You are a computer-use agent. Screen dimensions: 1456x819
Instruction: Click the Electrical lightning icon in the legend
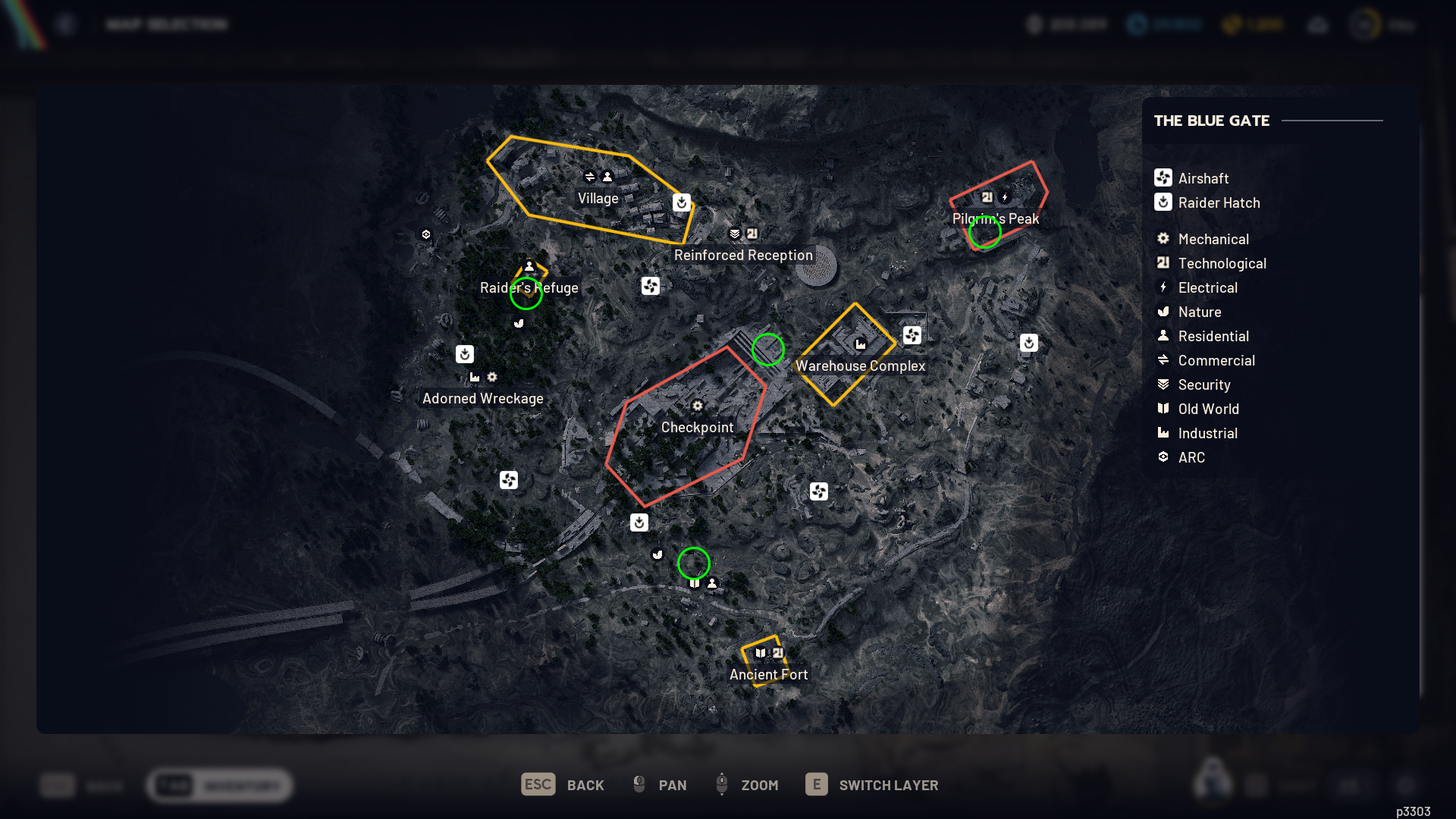tap(1164, 287)
